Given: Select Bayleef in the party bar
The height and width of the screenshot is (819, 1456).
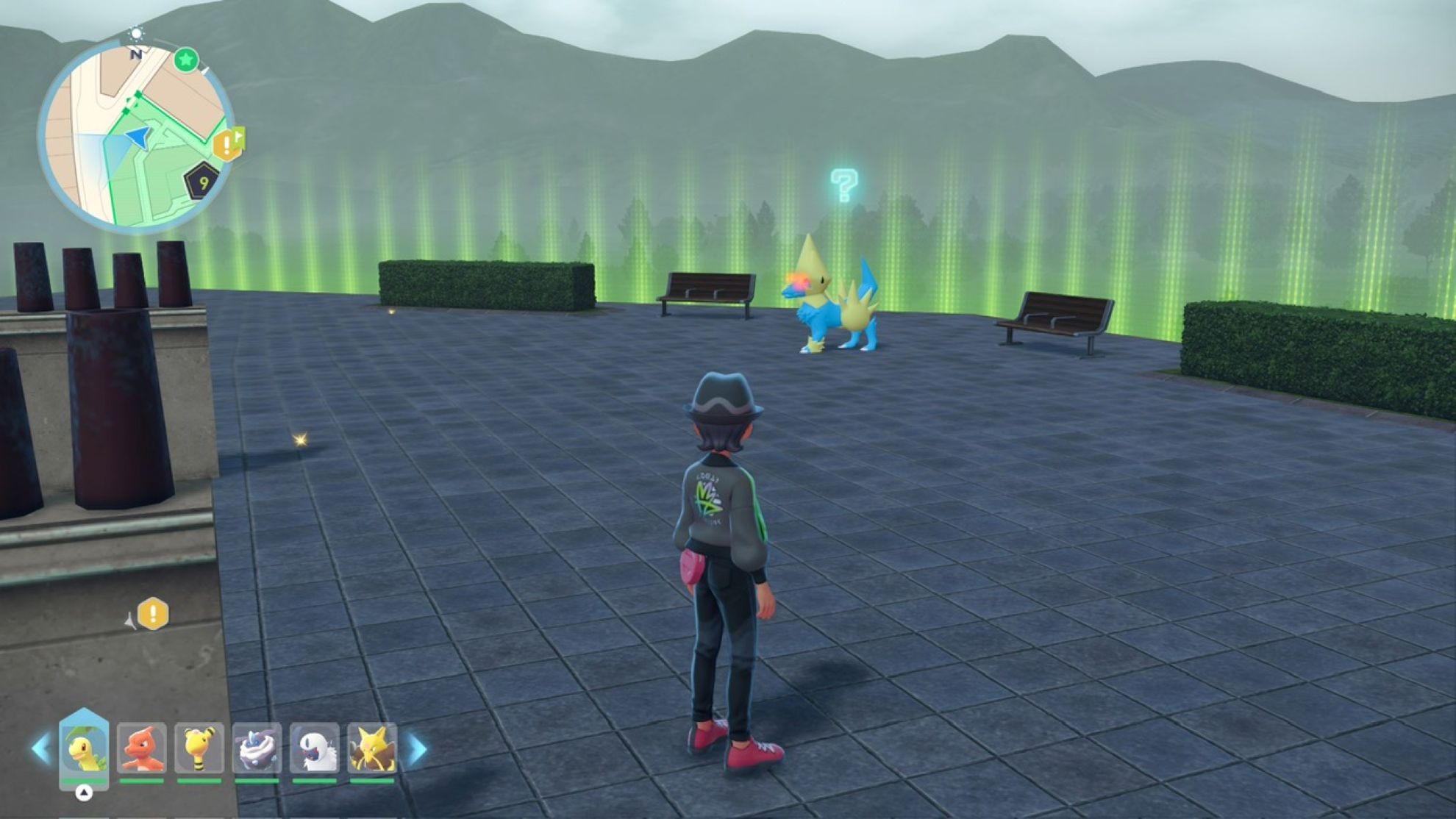Looking at the screenshot, I should [x=84, y=749].
